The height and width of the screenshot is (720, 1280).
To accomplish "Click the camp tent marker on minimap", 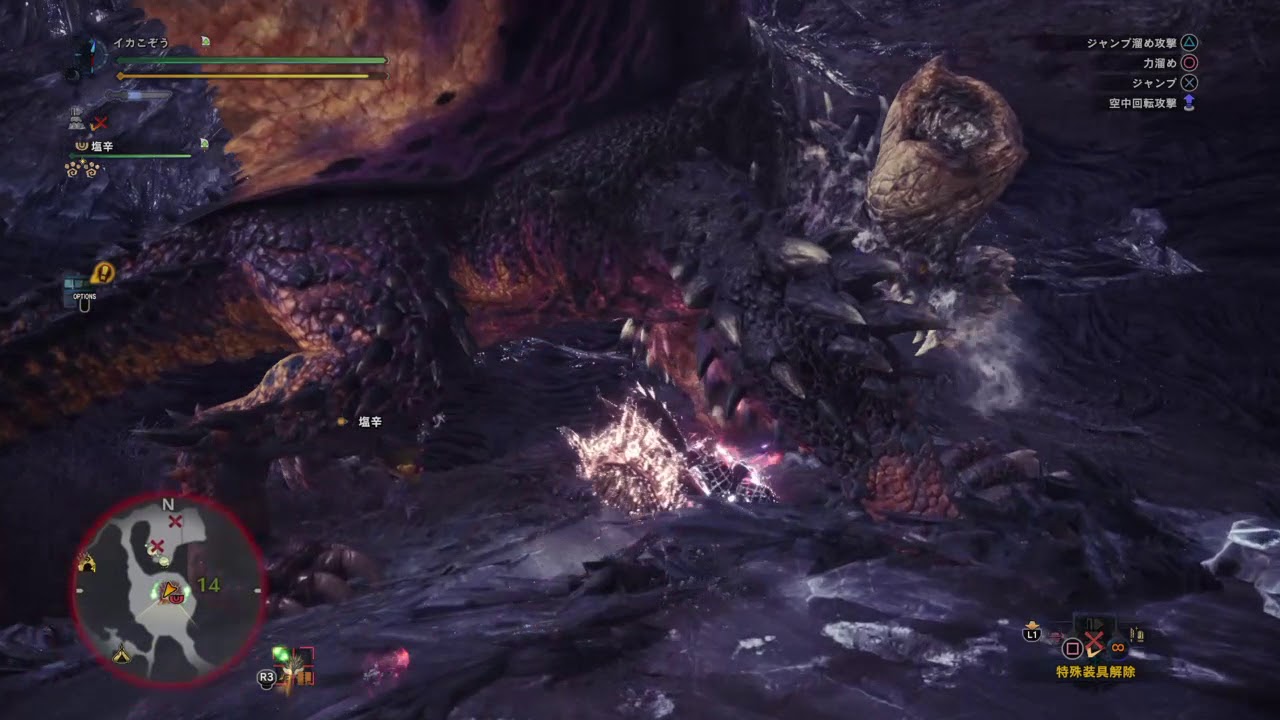I will tap(121, 655).
